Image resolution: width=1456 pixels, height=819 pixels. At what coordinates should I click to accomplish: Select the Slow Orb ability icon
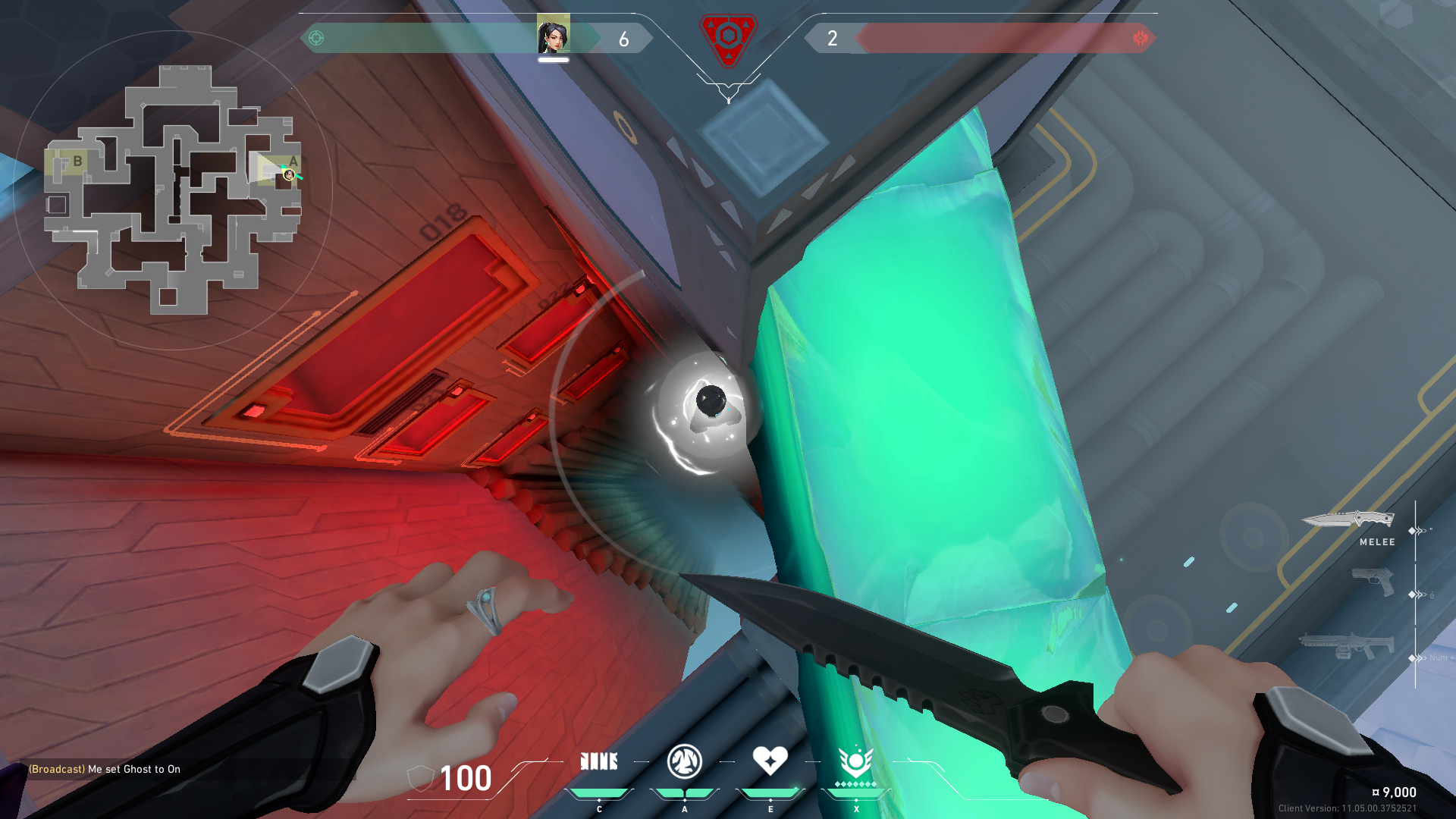684,761
